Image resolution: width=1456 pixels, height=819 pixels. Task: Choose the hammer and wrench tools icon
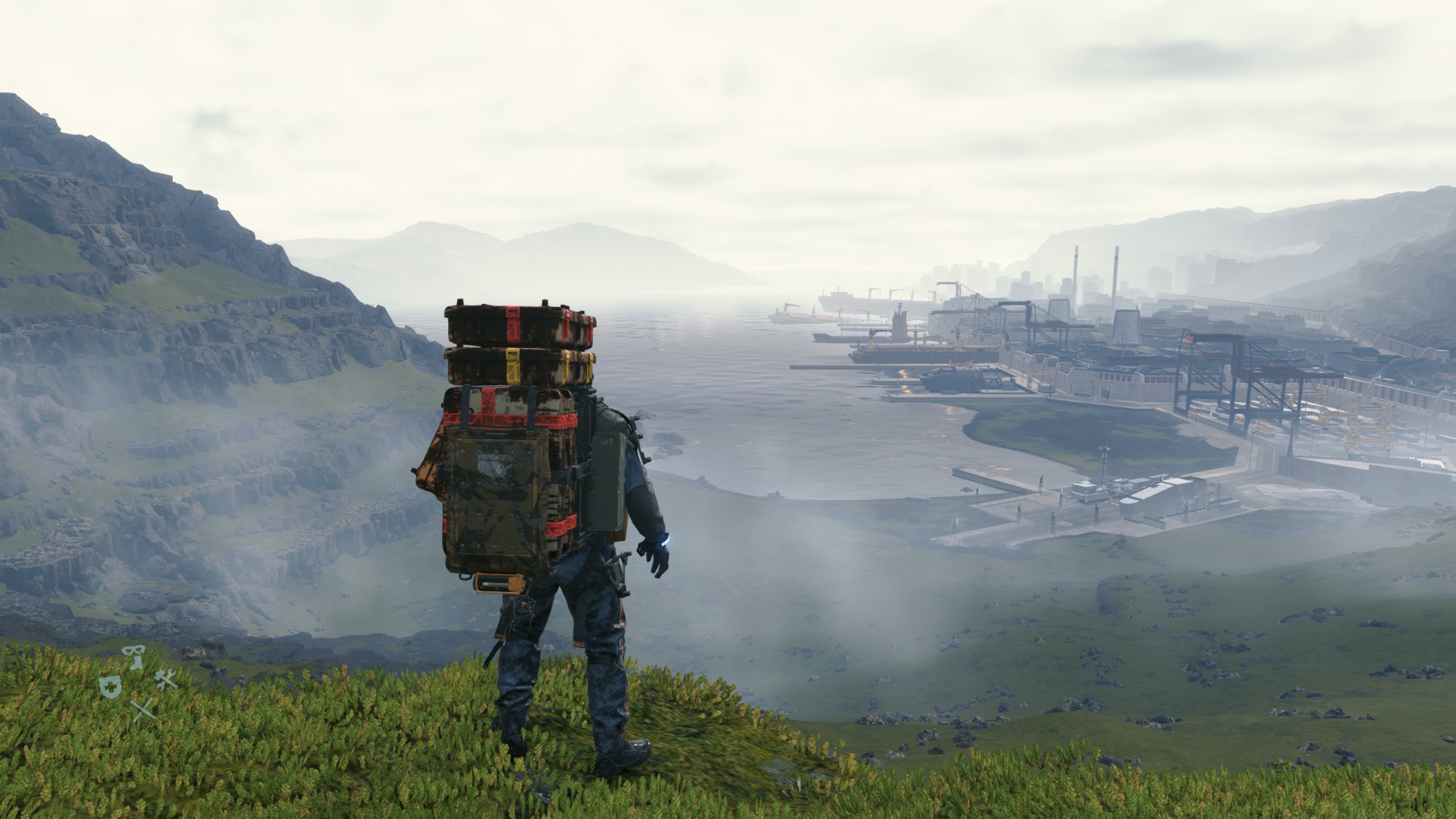[166, 679]
